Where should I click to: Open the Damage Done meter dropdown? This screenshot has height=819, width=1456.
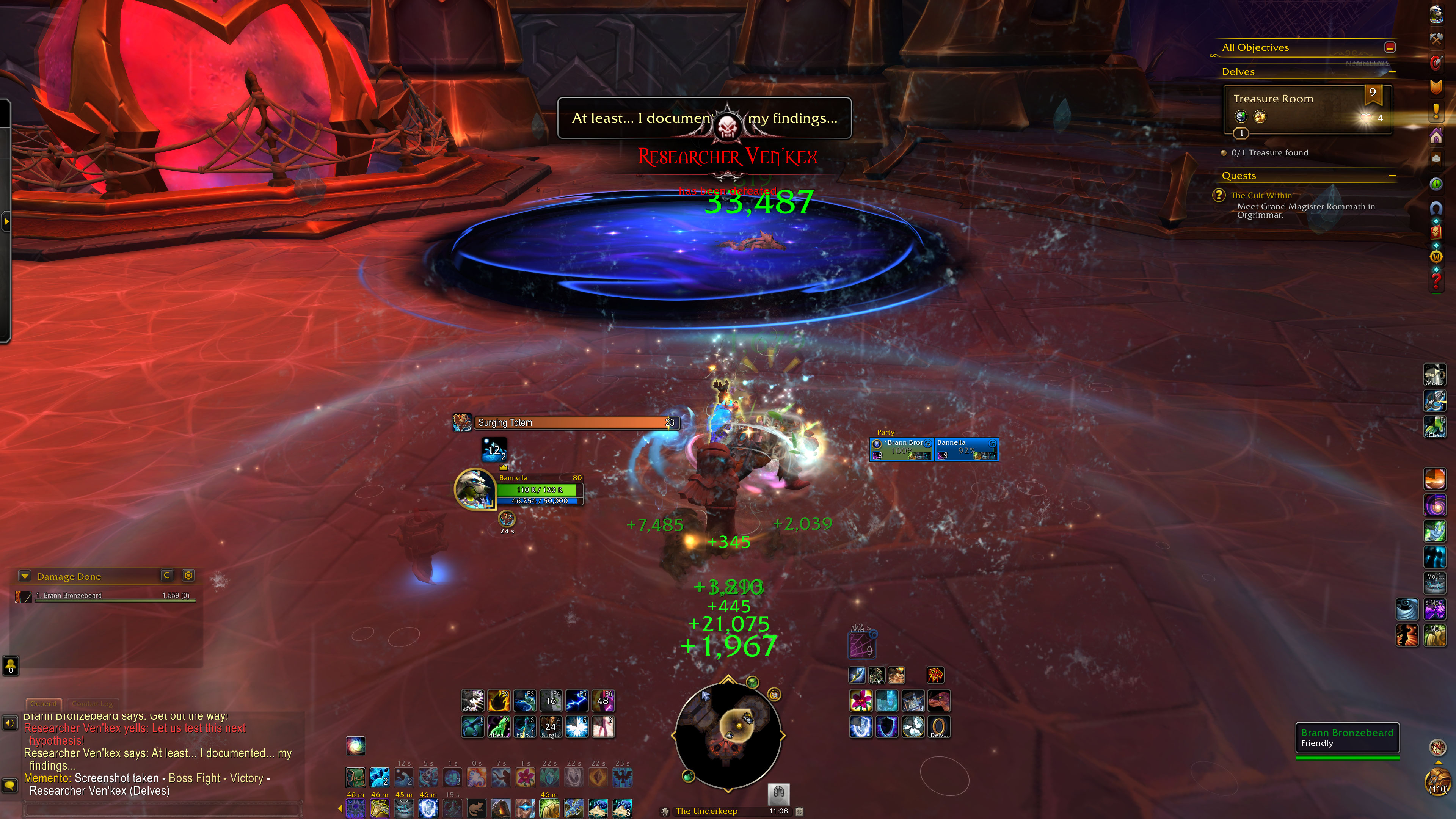[x=24, y=576]
